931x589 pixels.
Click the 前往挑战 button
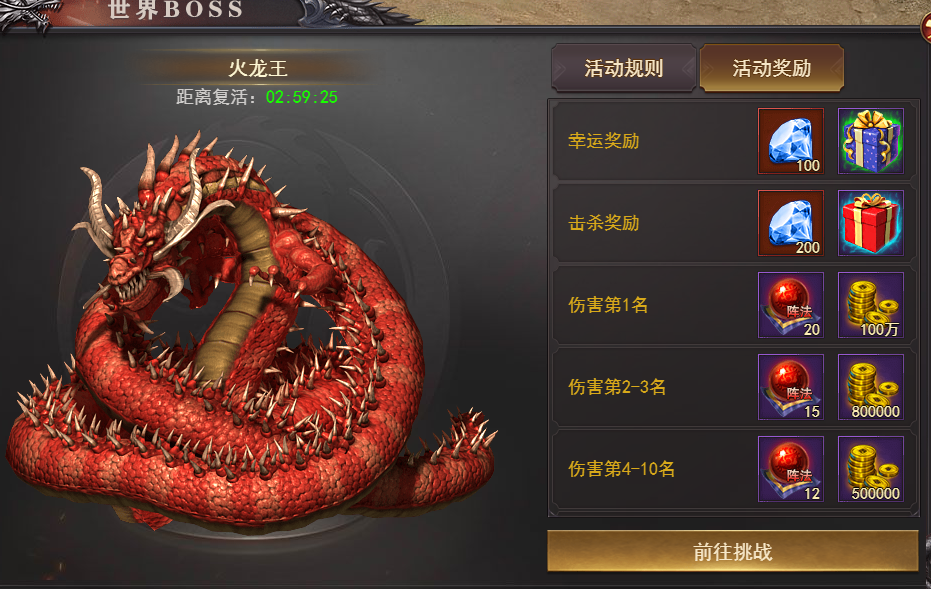click(732, 552)
